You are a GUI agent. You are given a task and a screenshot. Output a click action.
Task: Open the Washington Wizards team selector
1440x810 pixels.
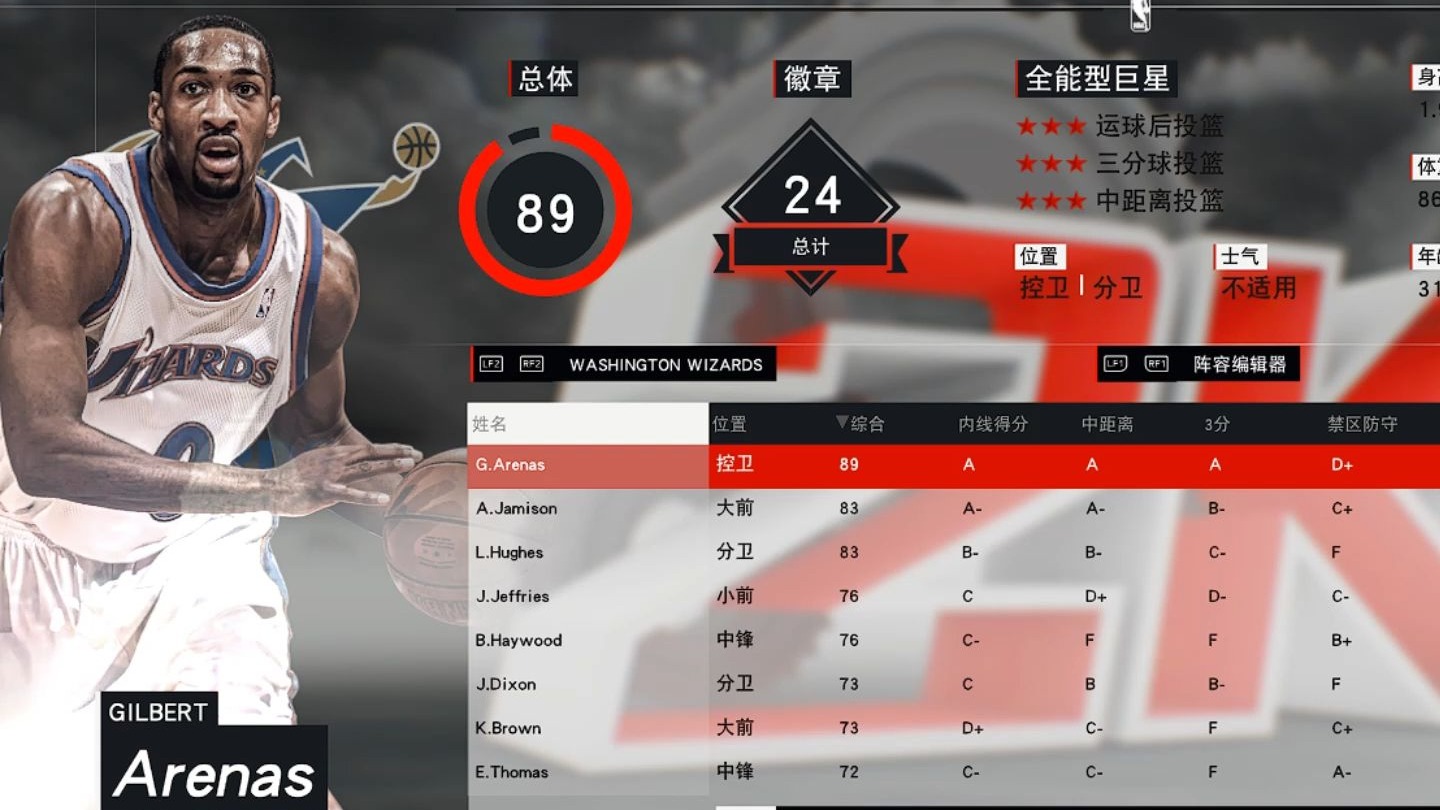665,365
